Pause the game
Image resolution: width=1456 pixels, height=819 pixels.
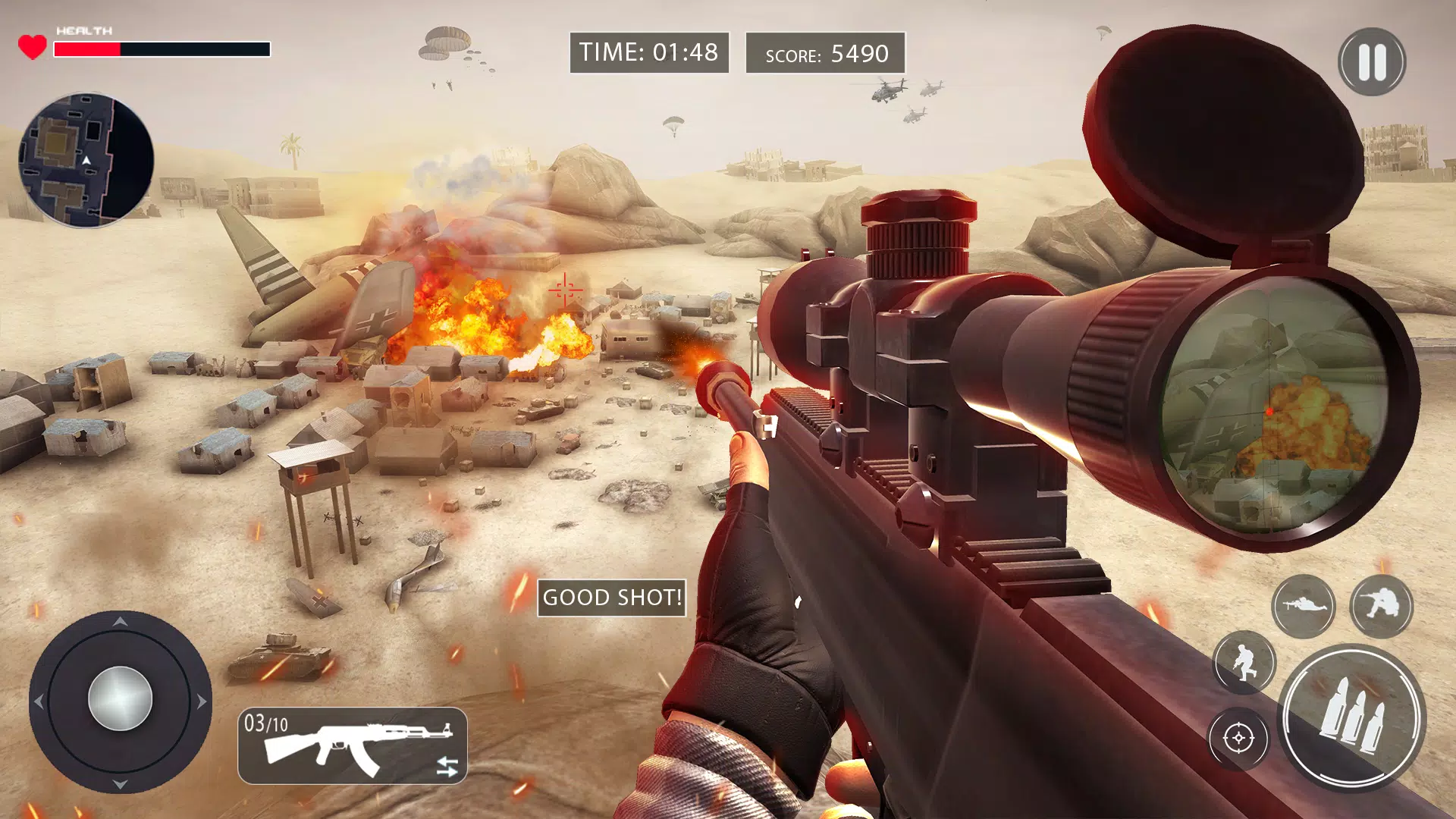1372,62
